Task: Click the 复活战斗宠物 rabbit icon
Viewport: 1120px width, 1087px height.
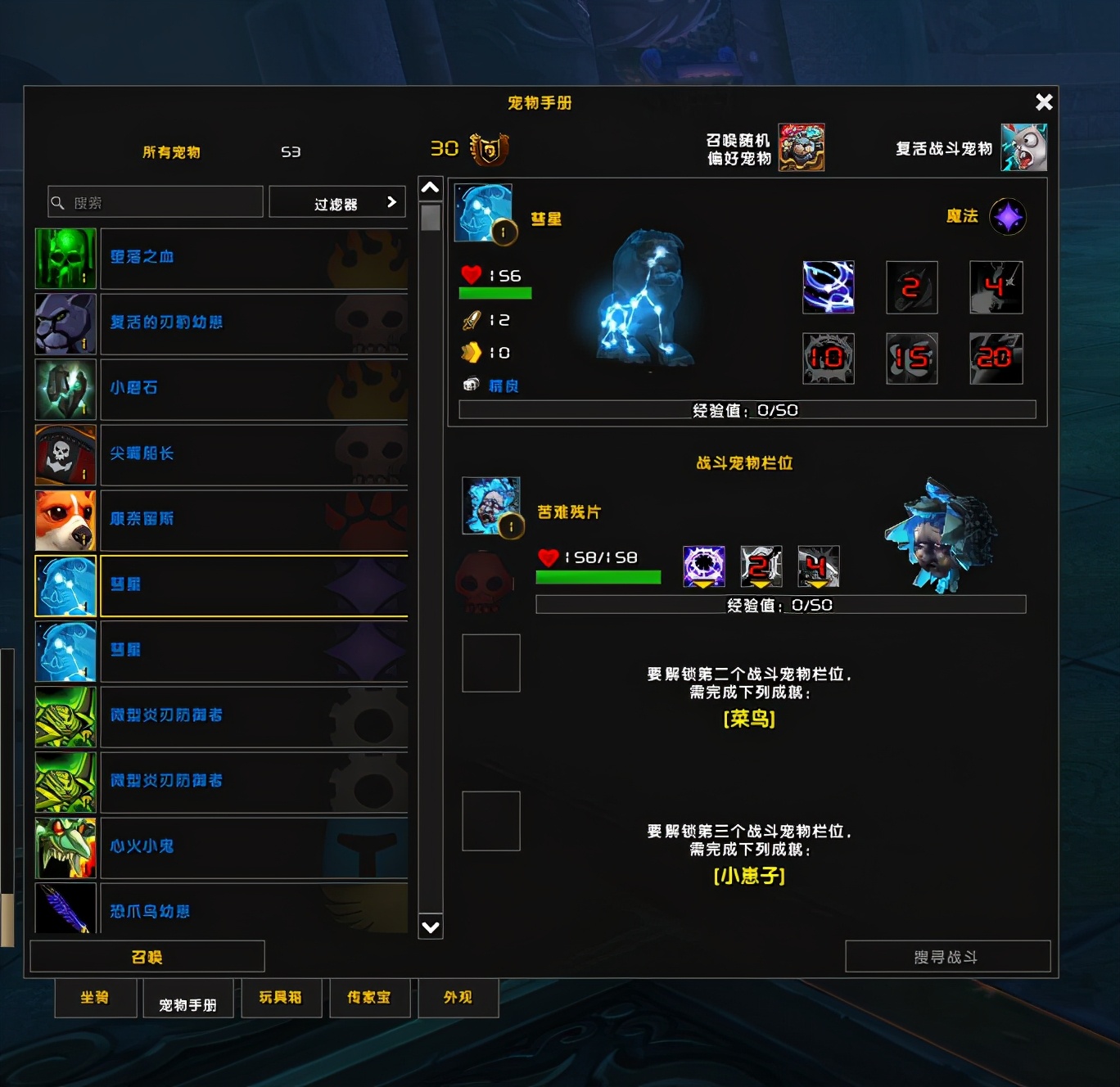Action: pos(1024,148)
